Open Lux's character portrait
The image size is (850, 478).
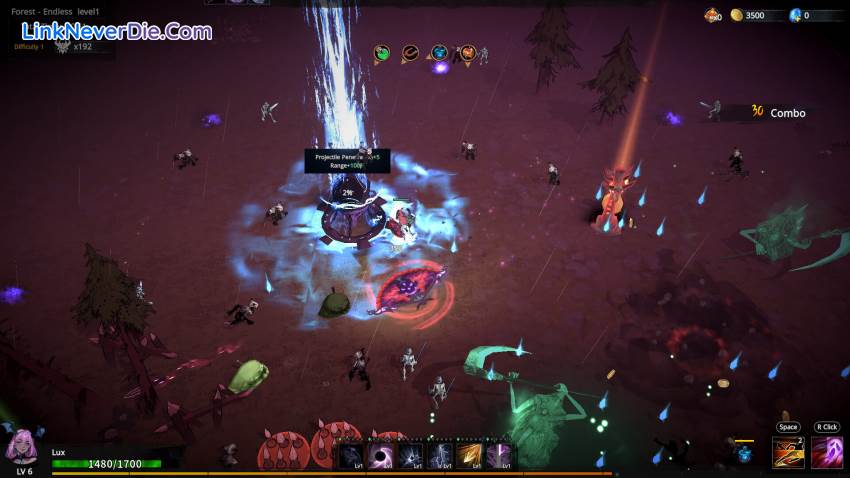(22, 447)
